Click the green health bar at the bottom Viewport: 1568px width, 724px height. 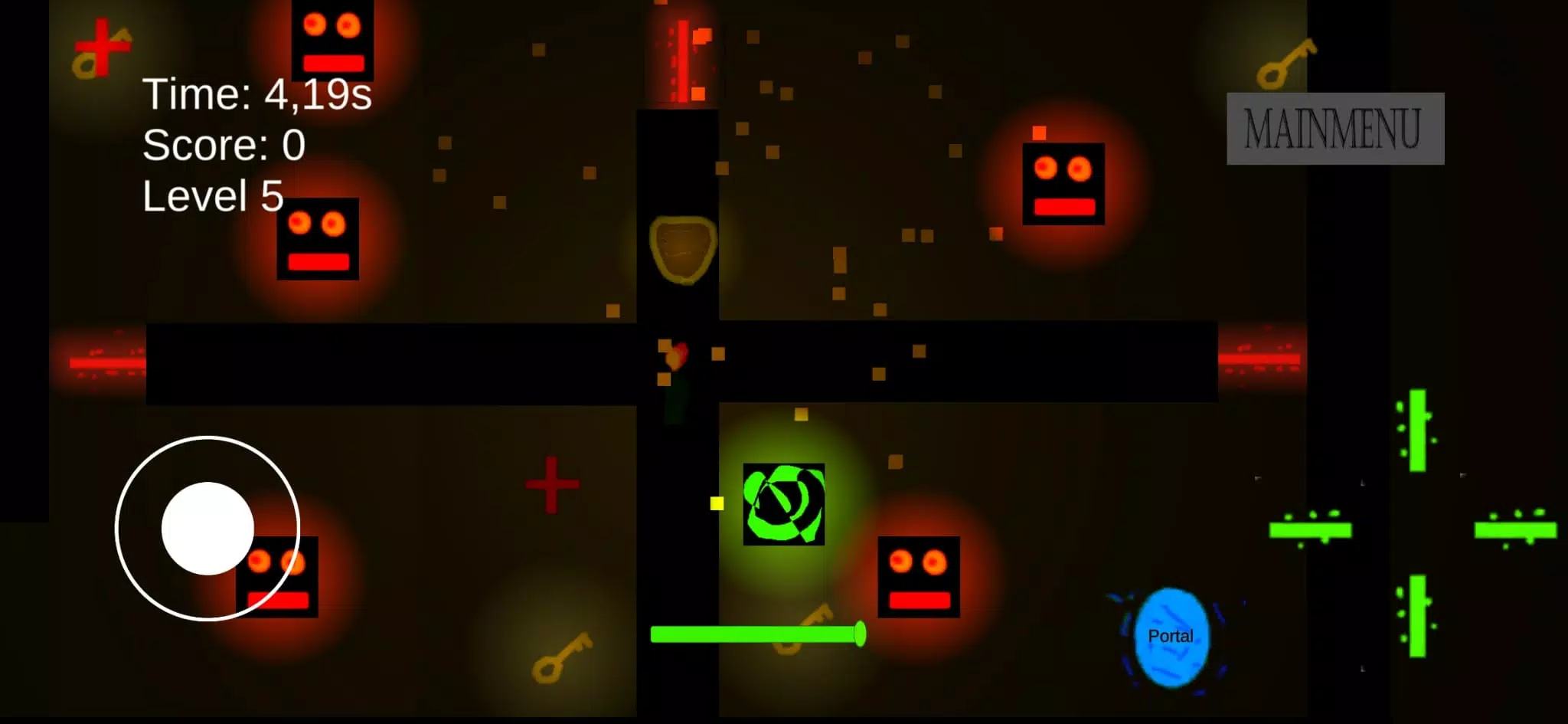click(x=754, y=632)
